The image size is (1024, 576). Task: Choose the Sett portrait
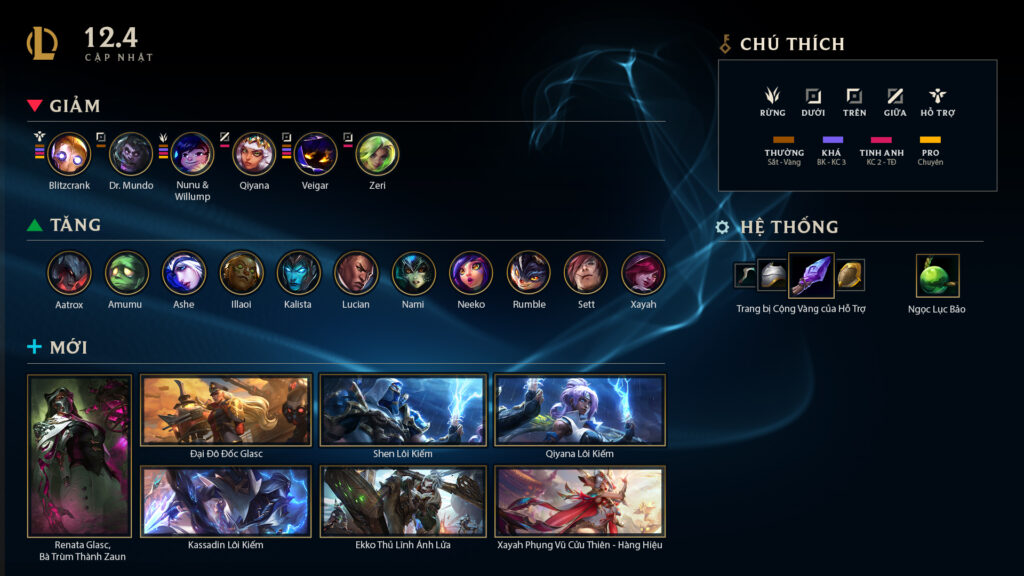click(585, 272)
